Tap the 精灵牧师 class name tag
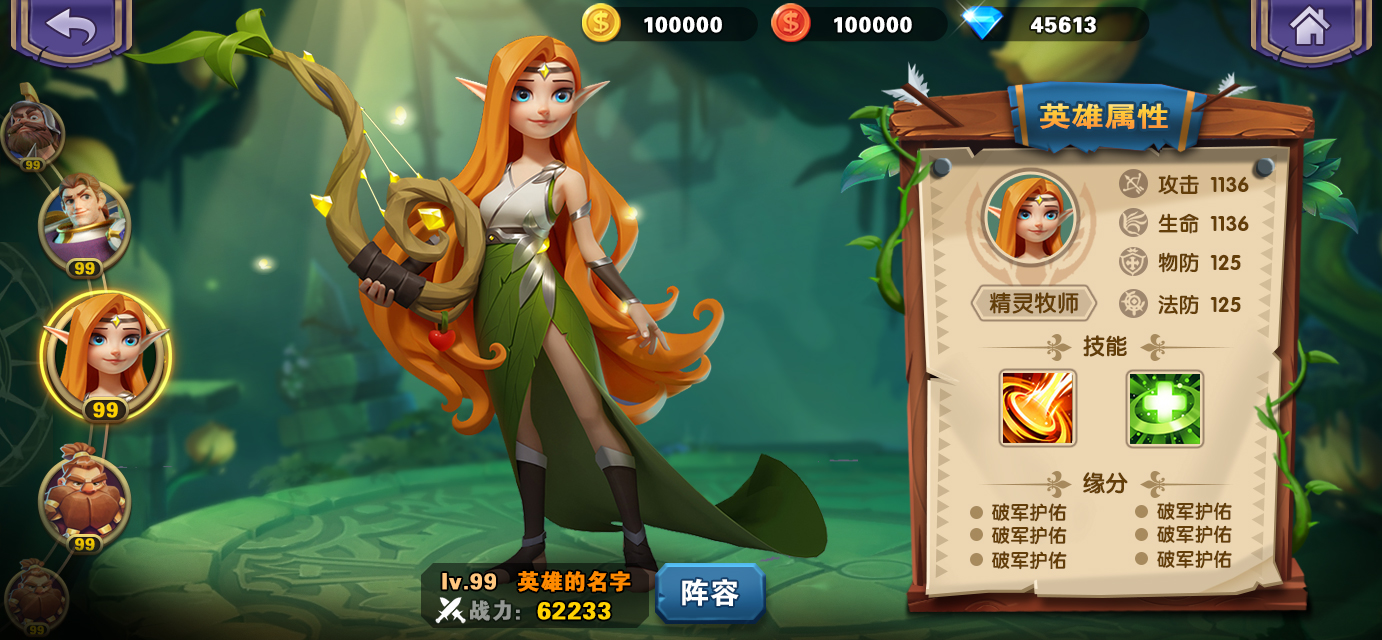 1033,304
